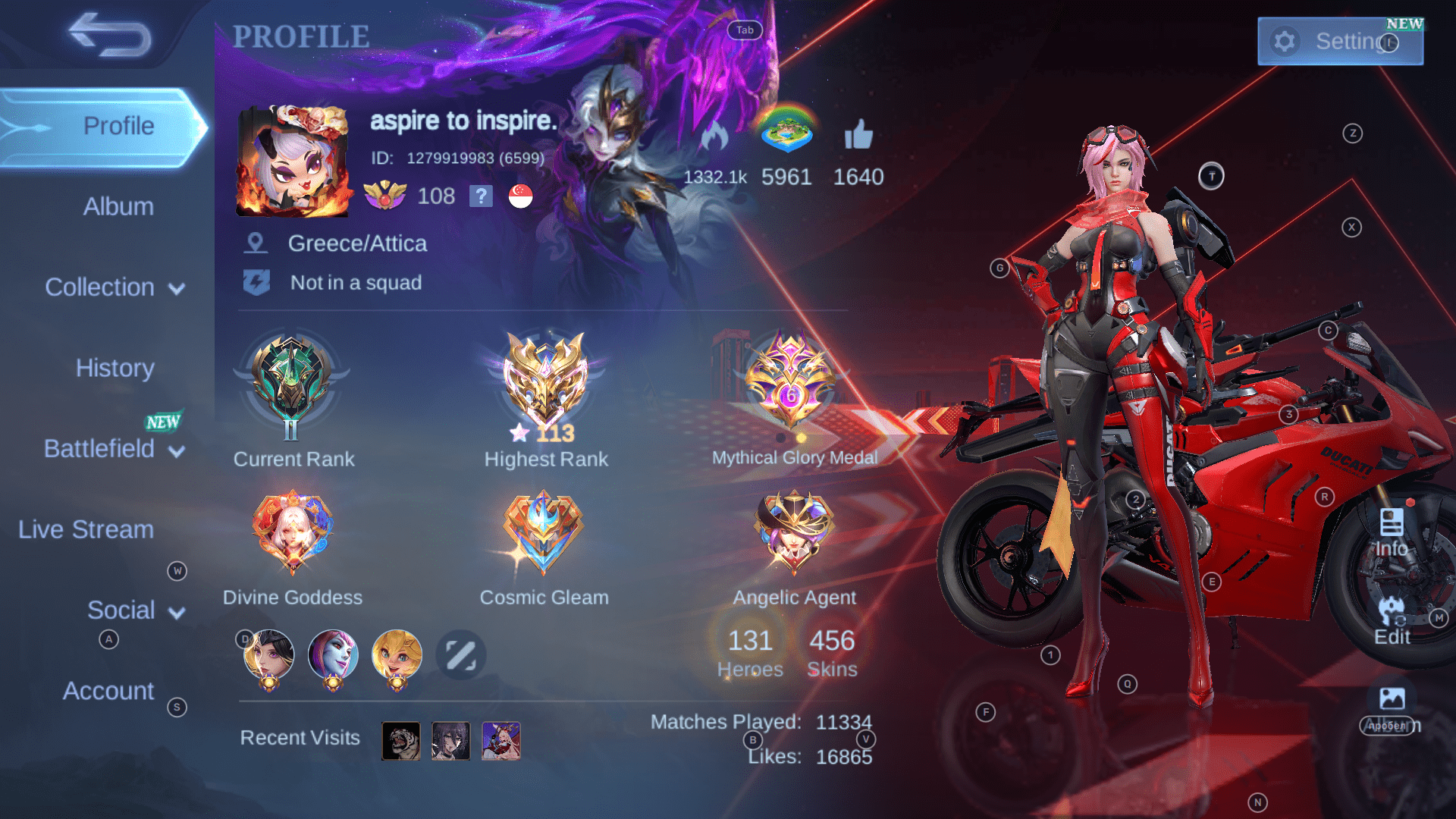
Task: Open the Account tab
Action: (x=108, y=691)
